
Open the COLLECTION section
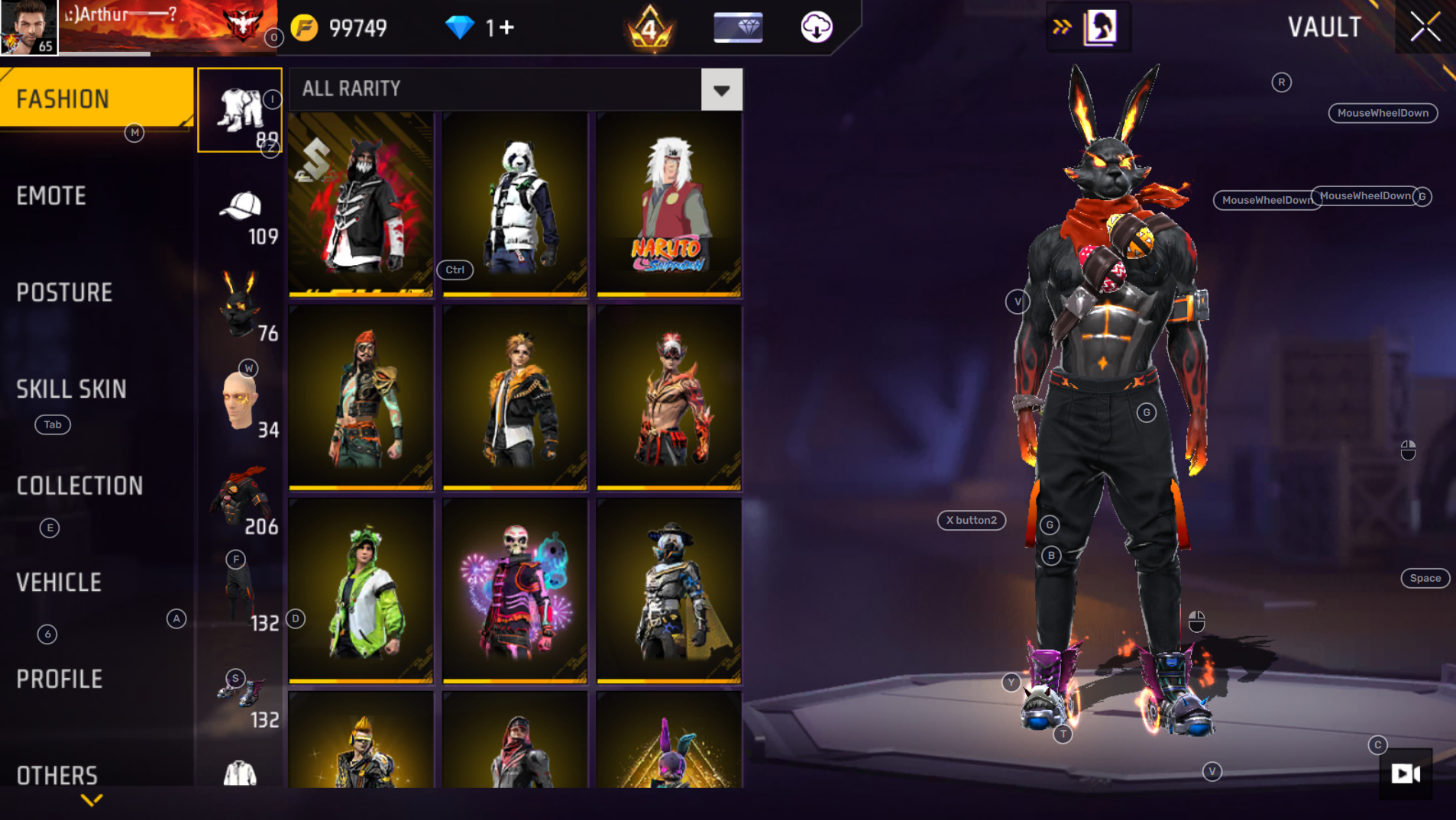80,486
